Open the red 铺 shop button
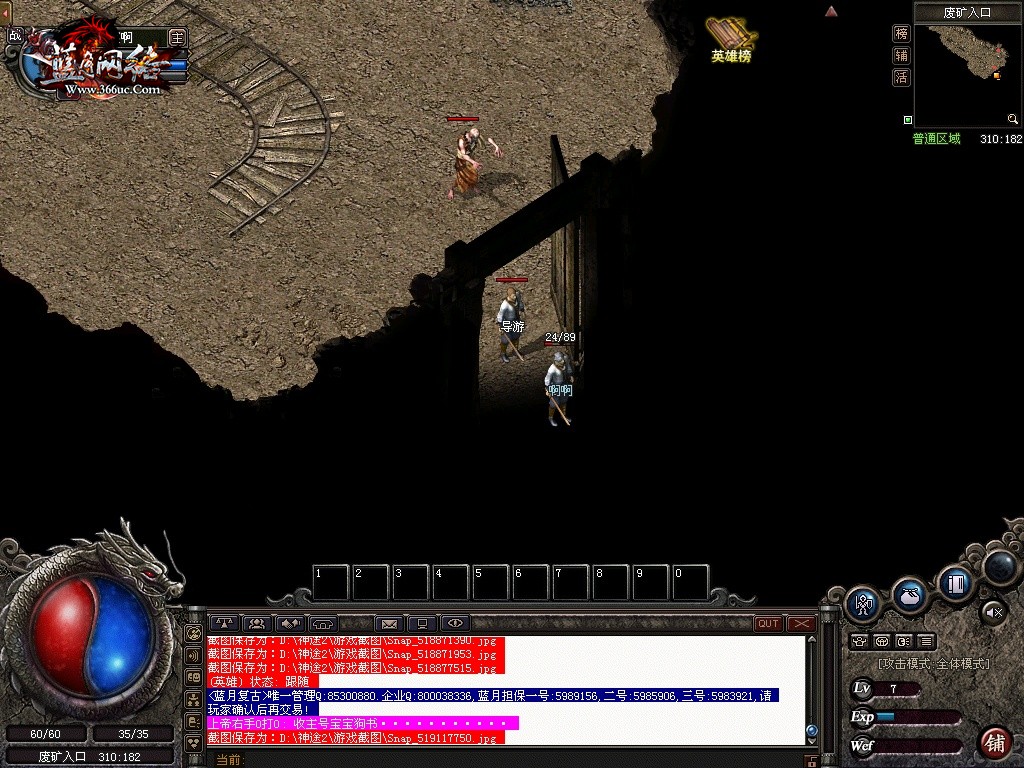This screenshot has height=768, width=1024. tap(995, 743)
